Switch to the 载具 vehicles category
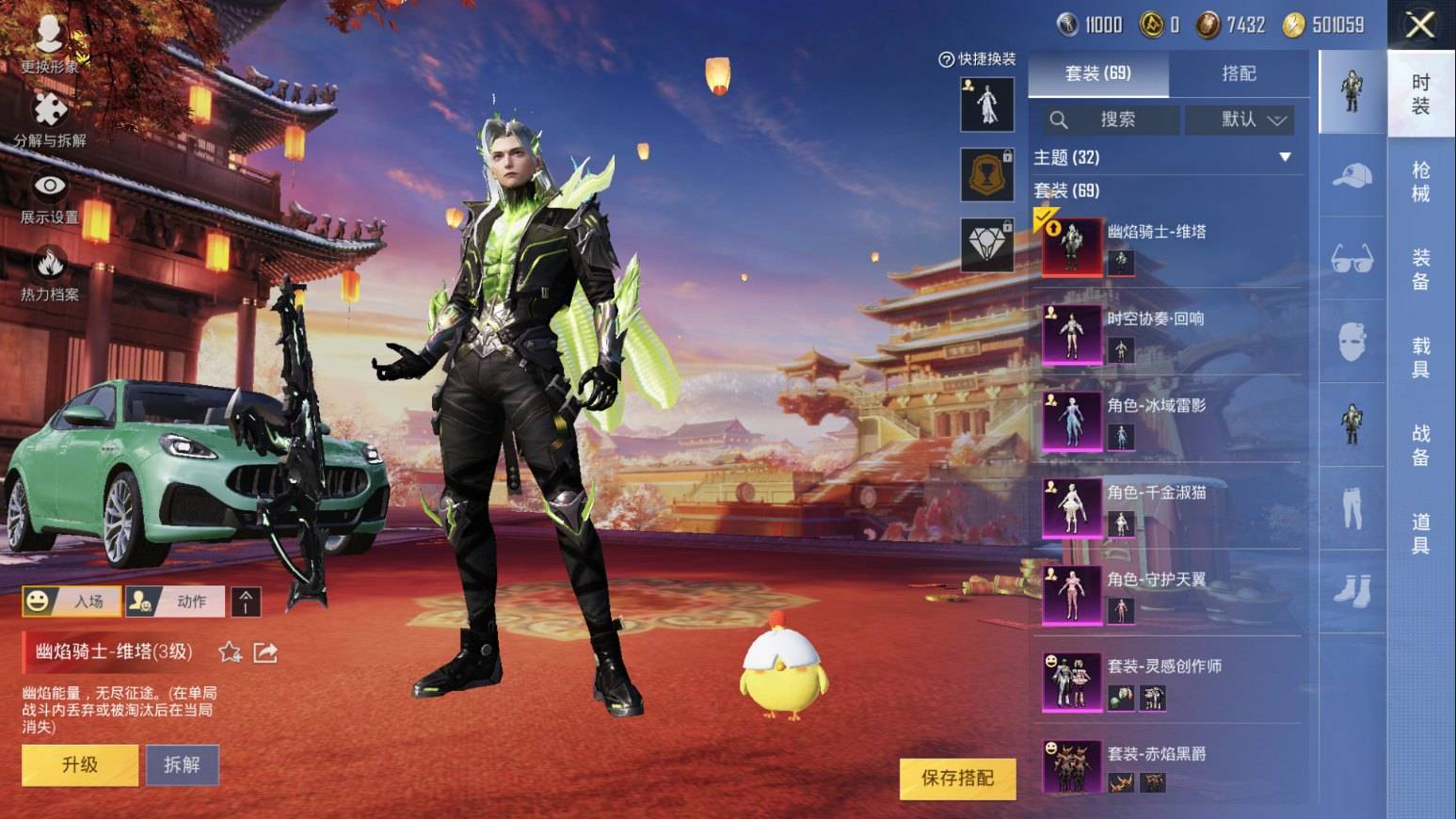The height and width of the screenshot is (819, 1456). point(1420,358)
